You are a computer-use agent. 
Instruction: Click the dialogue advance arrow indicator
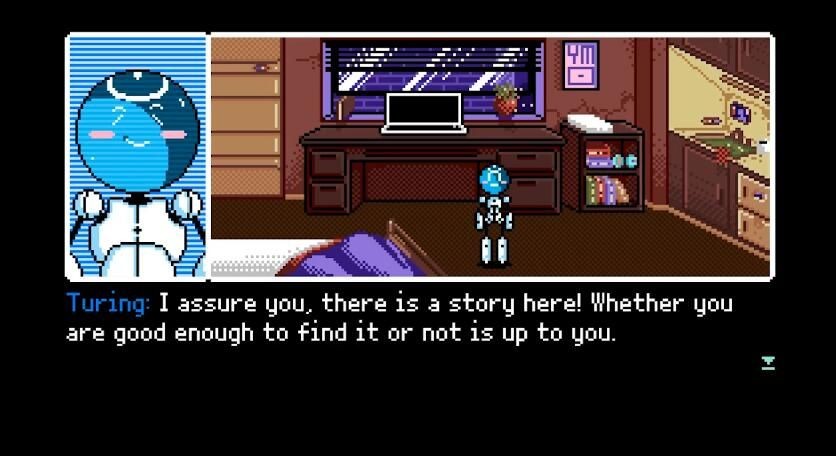click(x=768, y=362)
